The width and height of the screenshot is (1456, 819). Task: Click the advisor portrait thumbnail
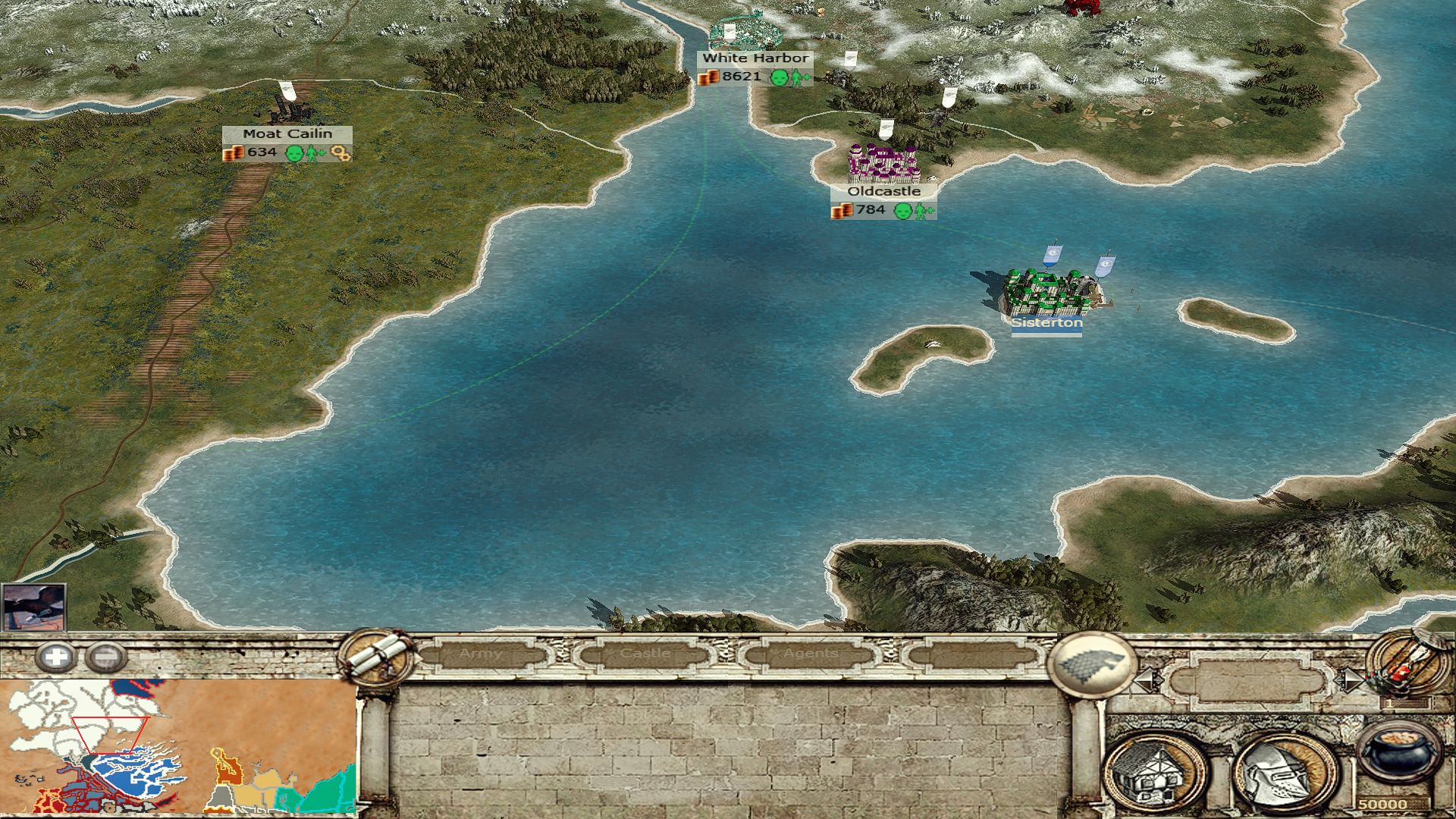(x=33, y=607)
